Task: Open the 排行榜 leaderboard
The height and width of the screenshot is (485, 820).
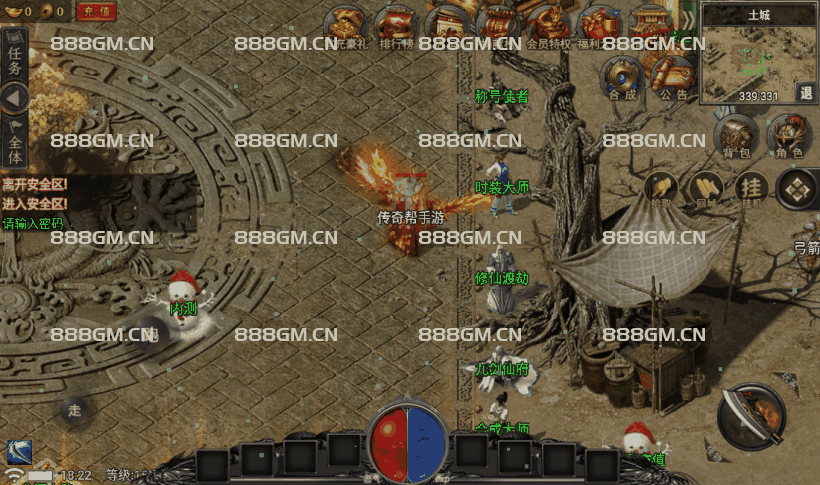Action: [x=396, y=24]
